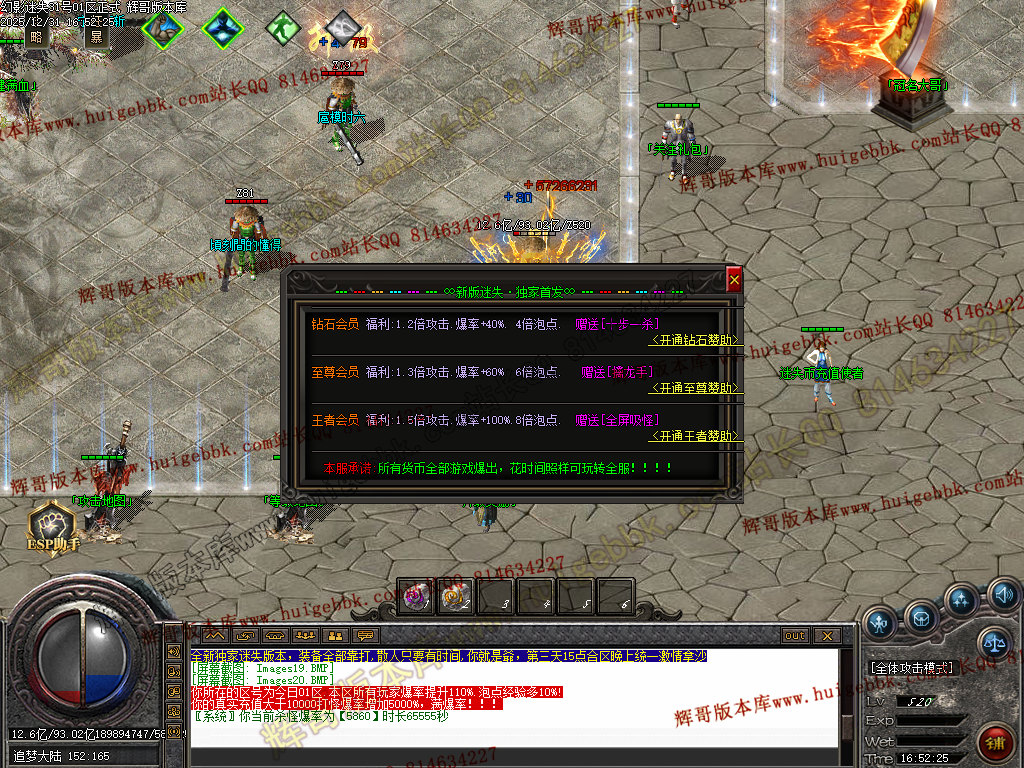
Task: Toggle sound with the speaker icon
Action: [x=1003, y=597]
